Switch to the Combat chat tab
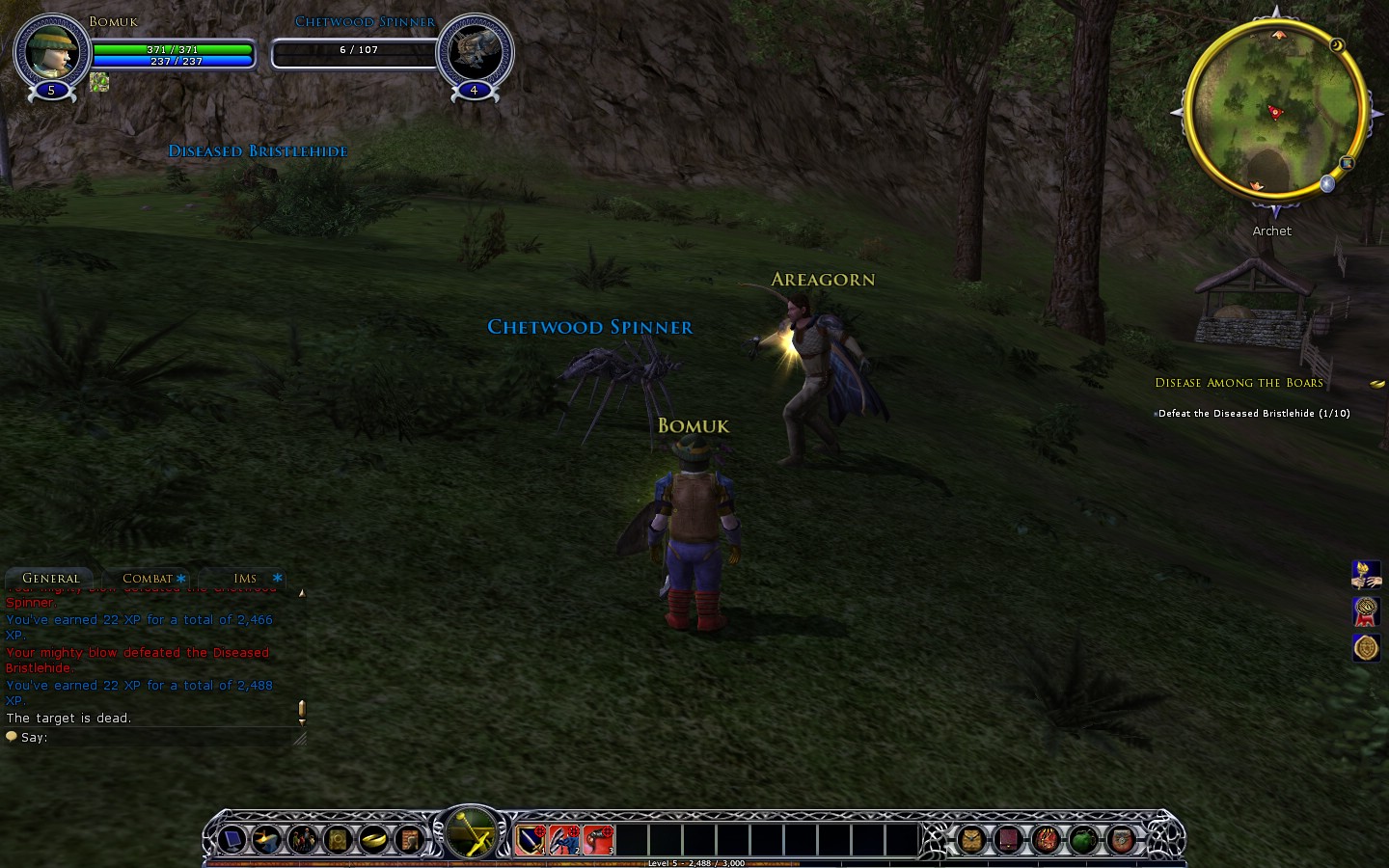Viewport: 1389px width, 868px height. pyautogui.click(x=148, y=579)
